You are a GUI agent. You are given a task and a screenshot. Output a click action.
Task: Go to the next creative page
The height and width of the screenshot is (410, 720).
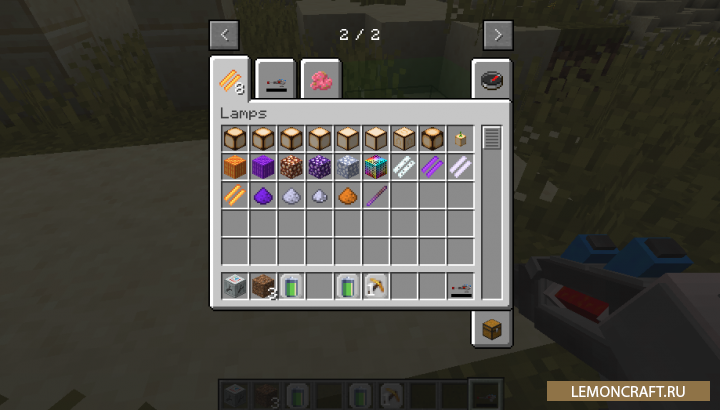(498, 35)
